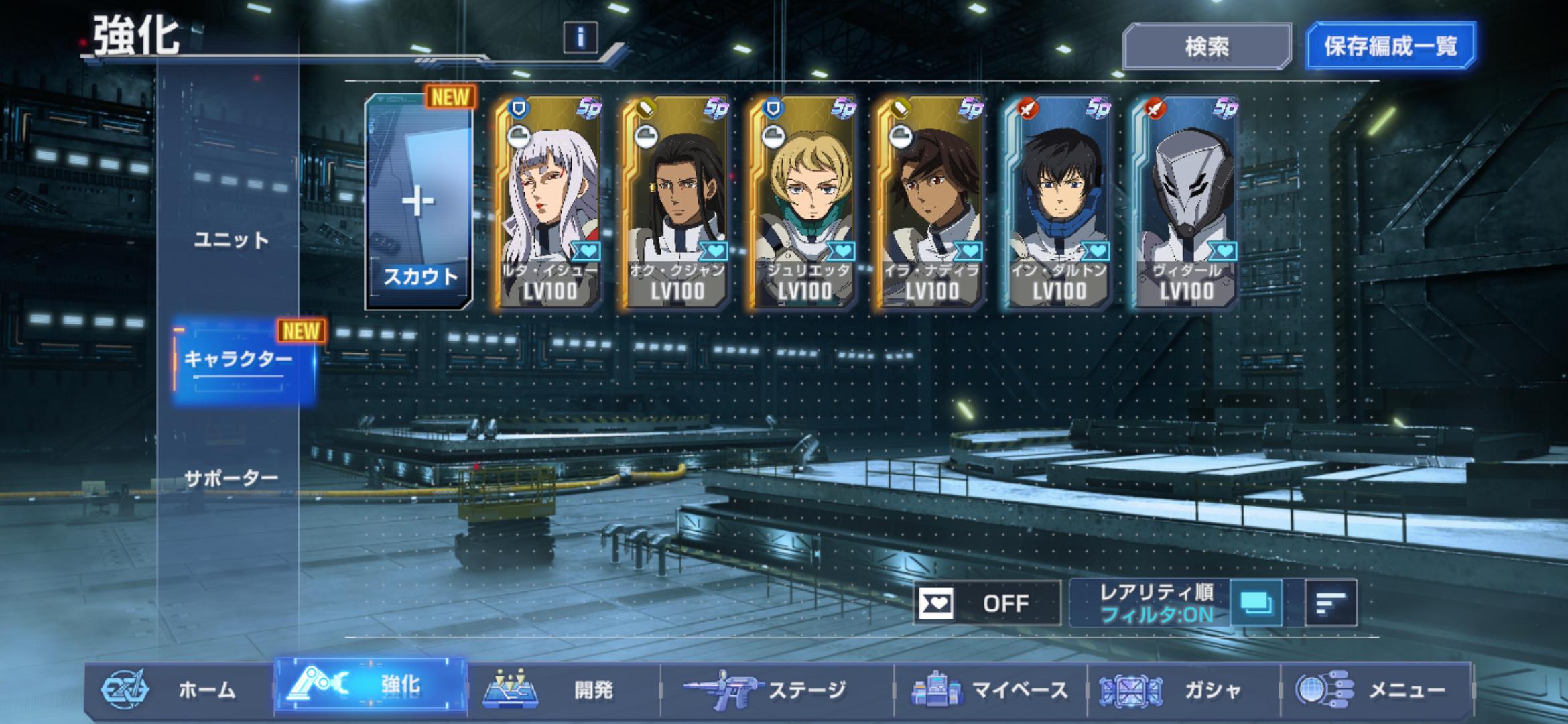The height and width of the screenshot is (724, 1568).
Task: Open the ステージ stage menu
Action: 776,689
